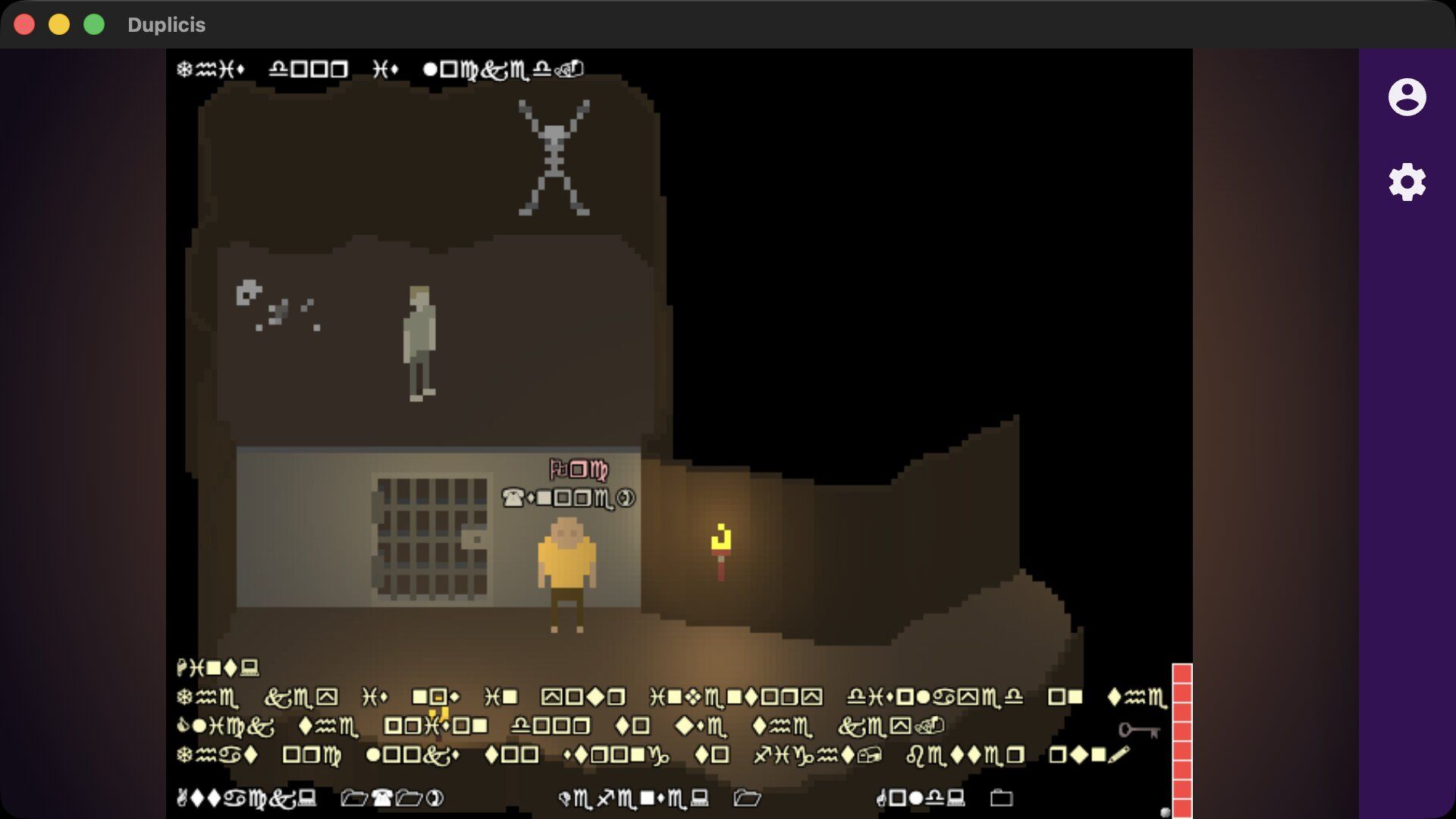1456x819 pixels.
Task: Click the small gray dot below the health bar
Action: coord(1166,811)
